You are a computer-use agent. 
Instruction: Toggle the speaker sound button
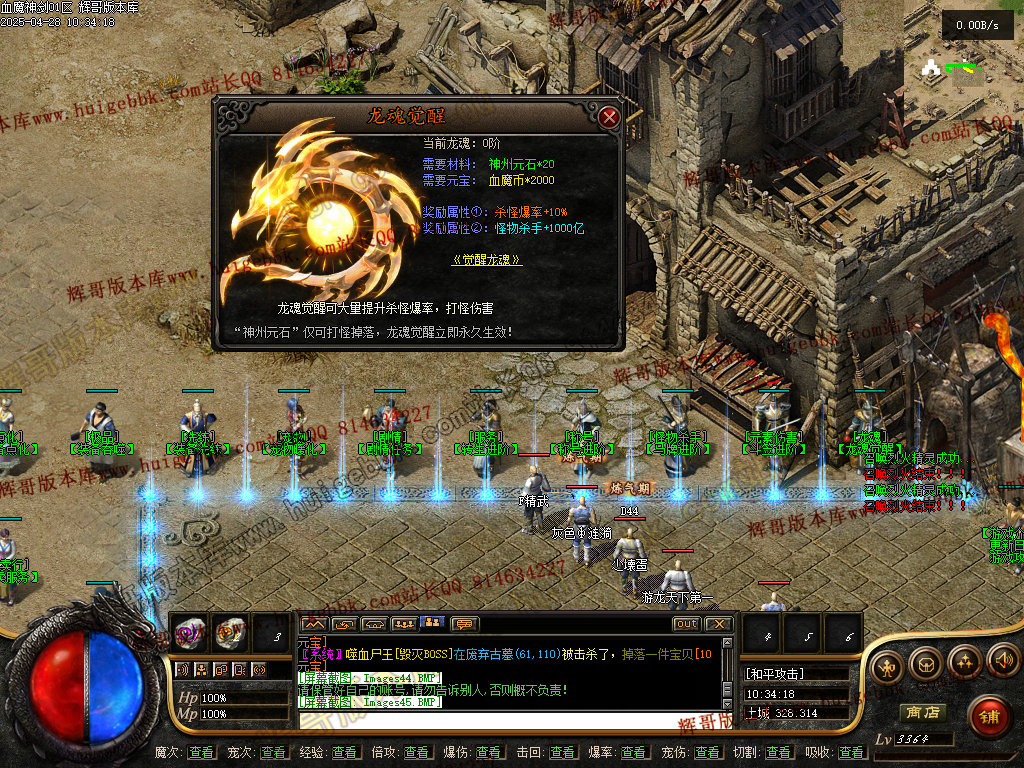(x=1002, y=661)
